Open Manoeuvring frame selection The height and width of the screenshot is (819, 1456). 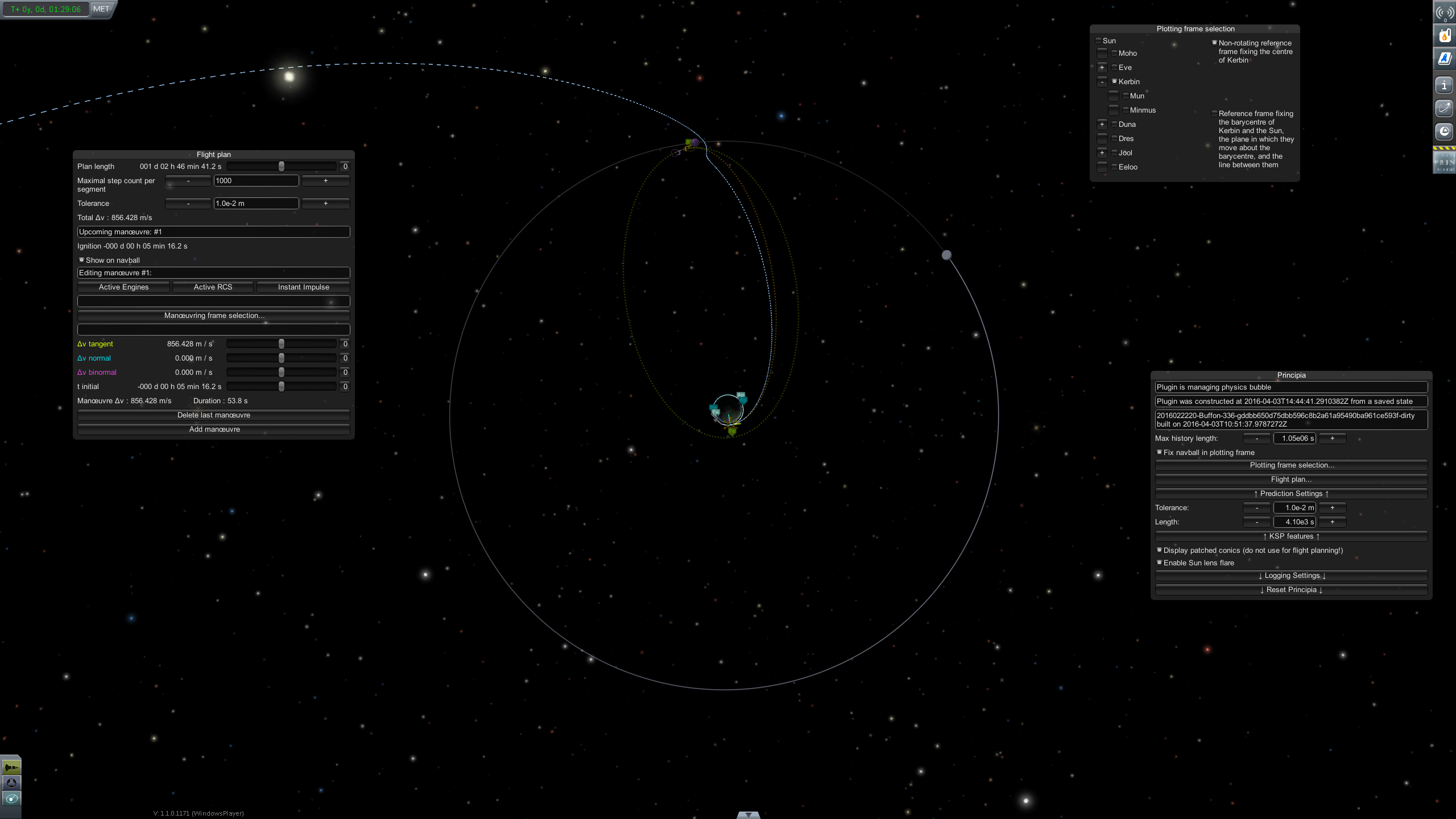[x=214, y=316]
